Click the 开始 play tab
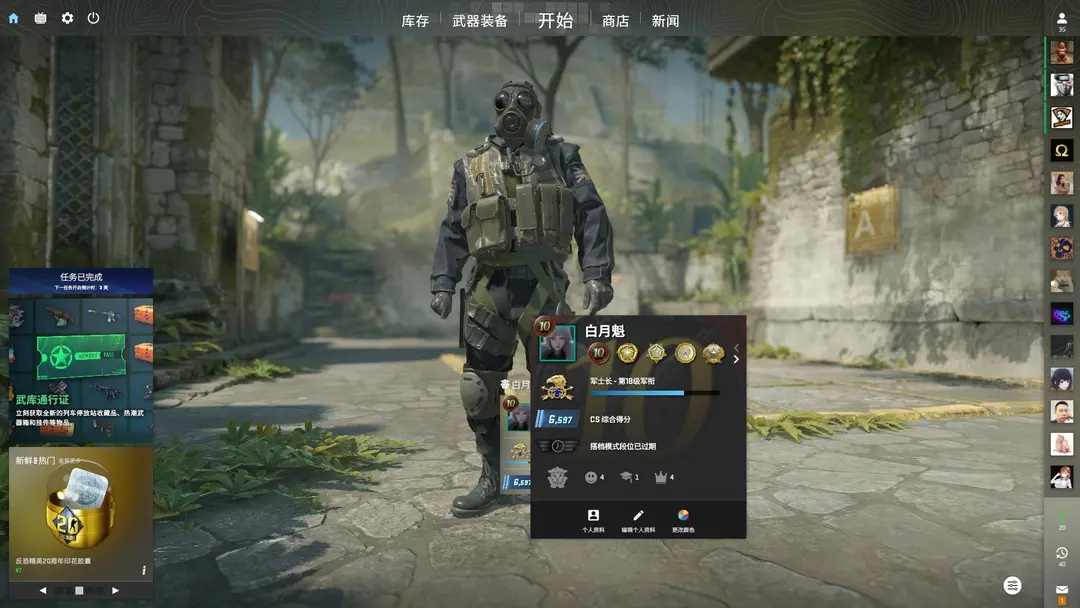The image size is (1080, 608). tap(555, 20)
